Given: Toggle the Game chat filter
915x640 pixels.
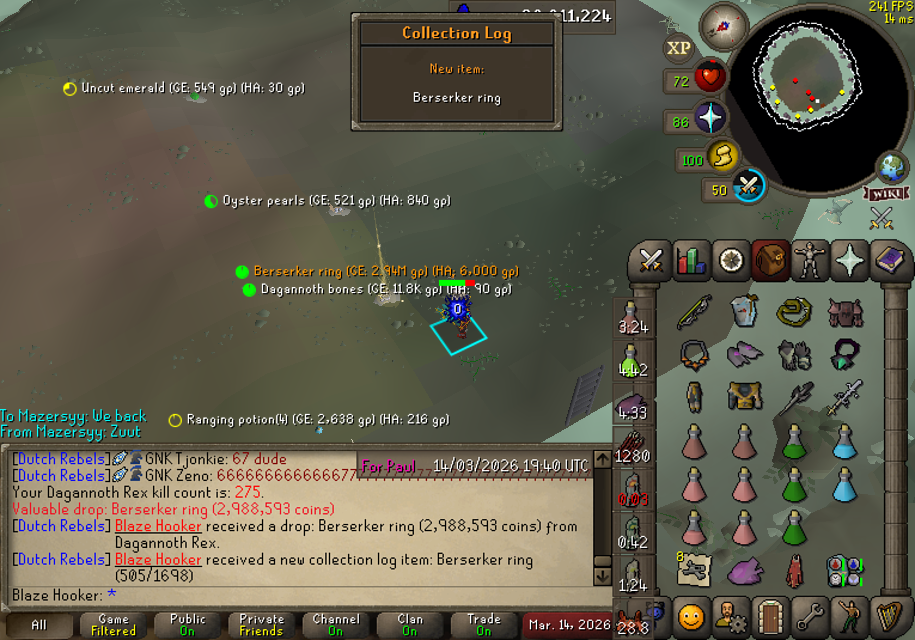Looking at the screenshot, I should (113, 626).
